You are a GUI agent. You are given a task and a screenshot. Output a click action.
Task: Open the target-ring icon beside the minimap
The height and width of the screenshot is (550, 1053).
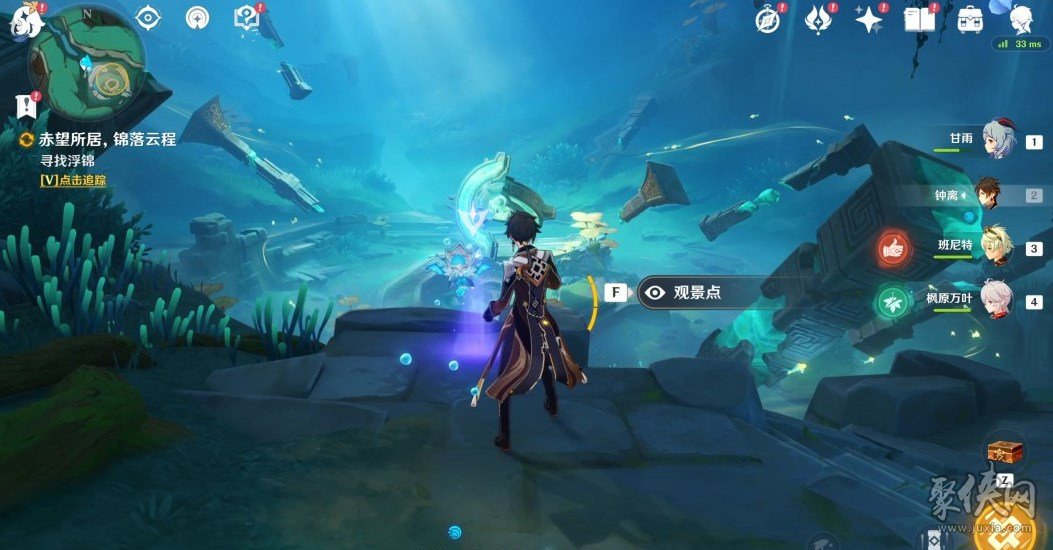click(x=148, y=17)
